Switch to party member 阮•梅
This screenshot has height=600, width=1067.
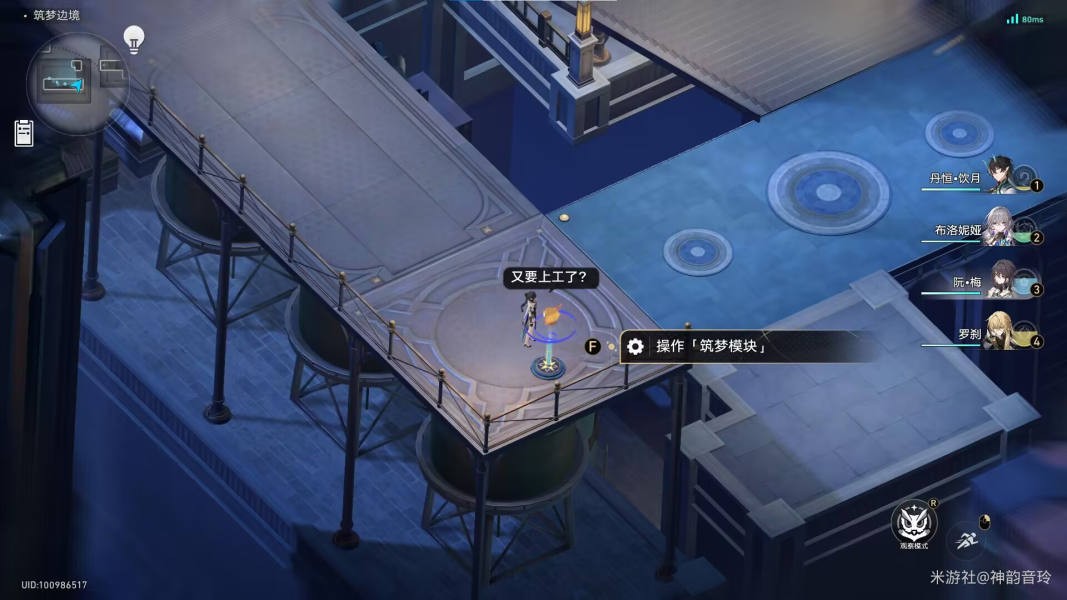1000,280
